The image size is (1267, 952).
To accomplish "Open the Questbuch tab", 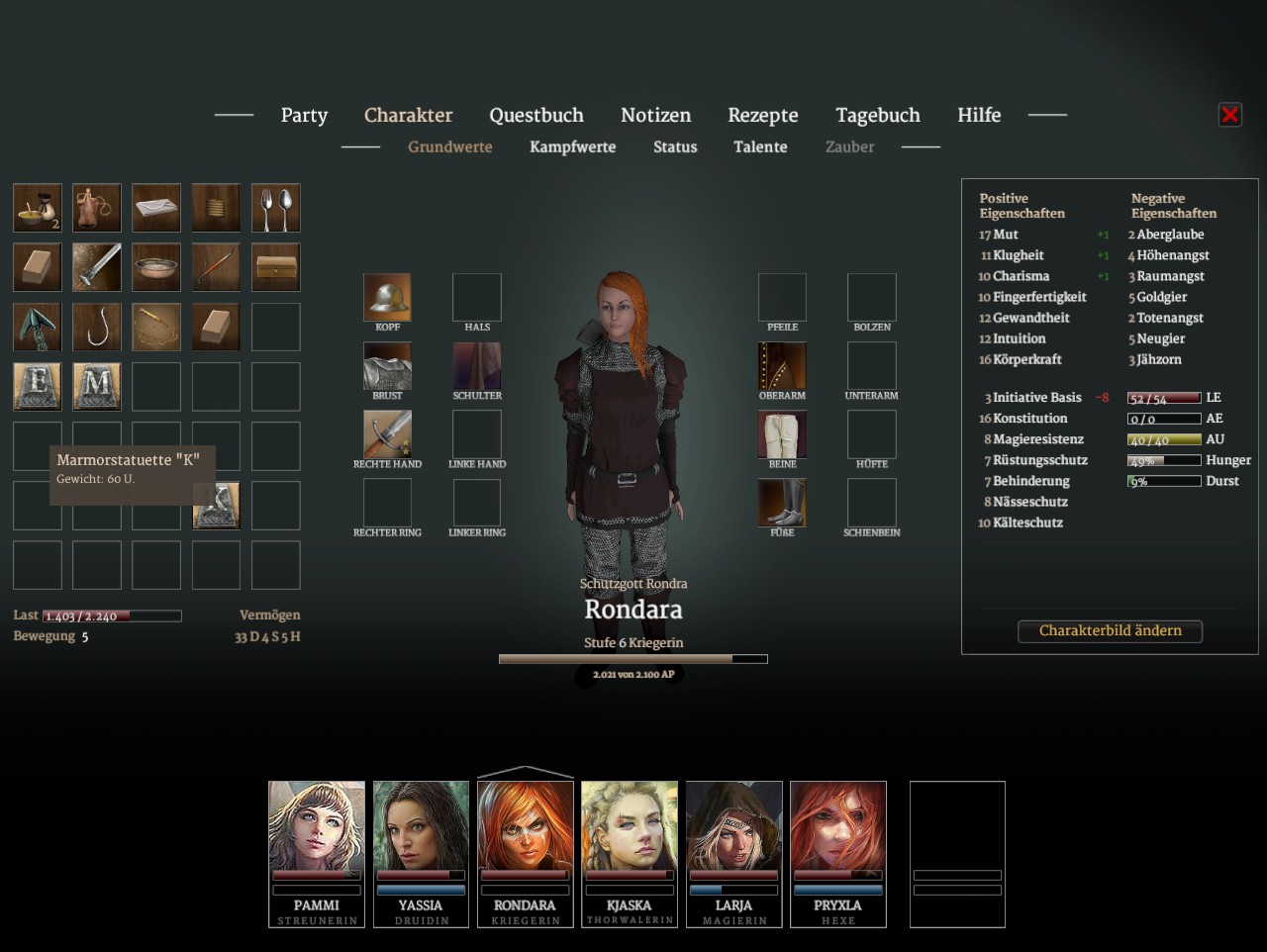I will (x=536, y=115).
